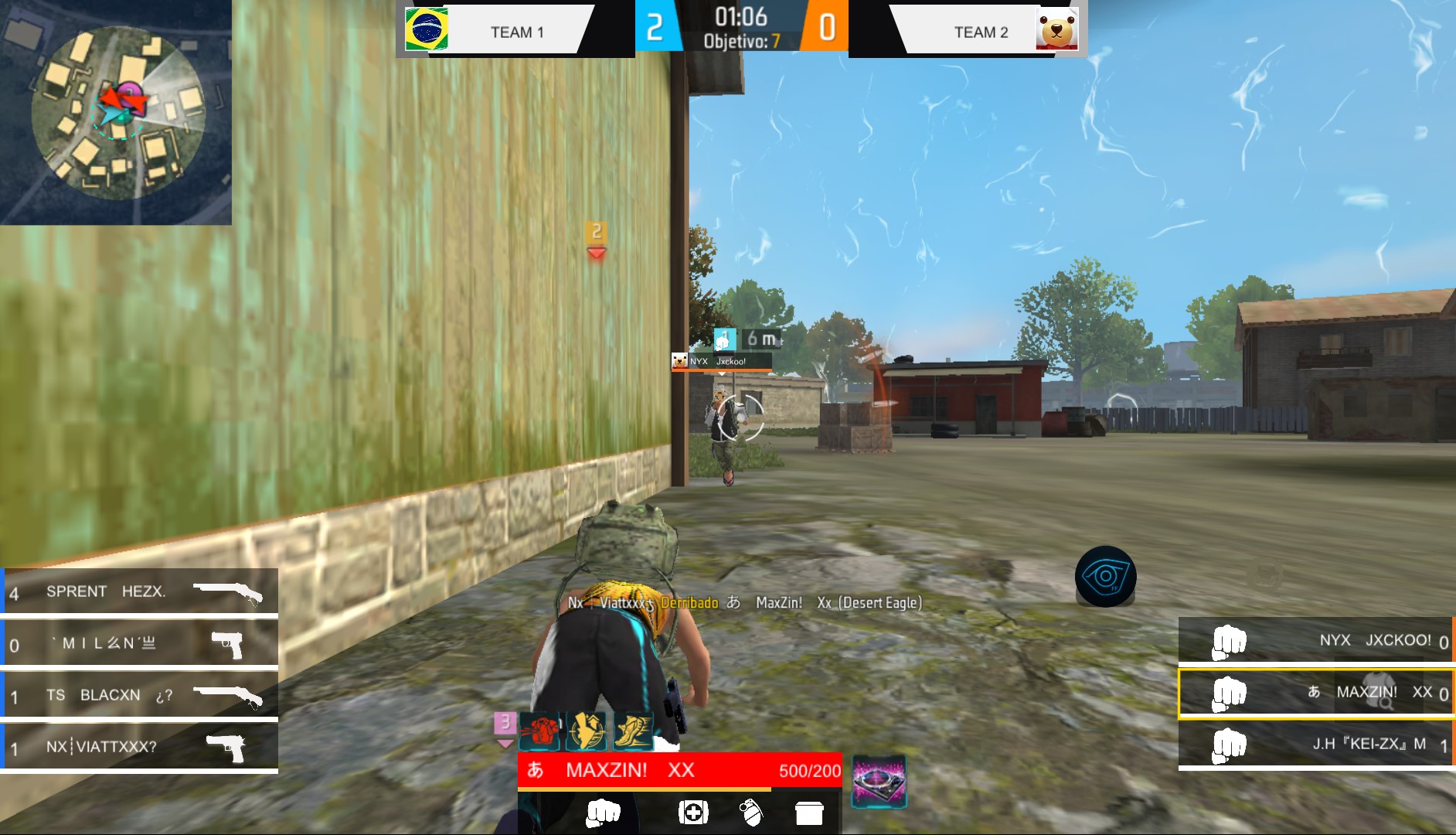
Task: Click SPRENT HEZX. shotgun entry in kill feed
Action: 139,591
